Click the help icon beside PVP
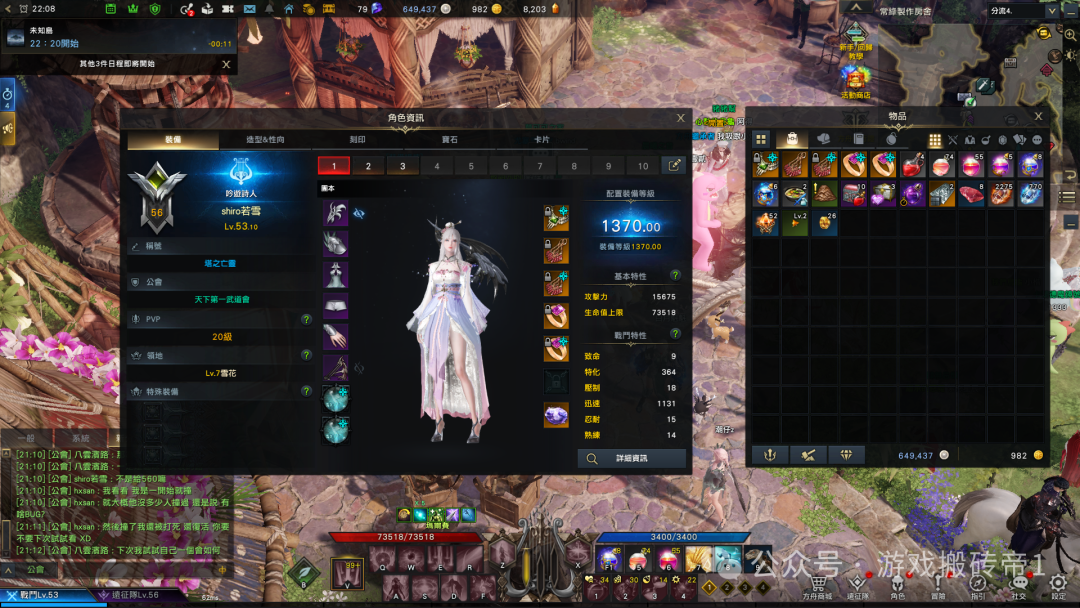Viewport: 1080px width, 608px height. pos(306,319)
